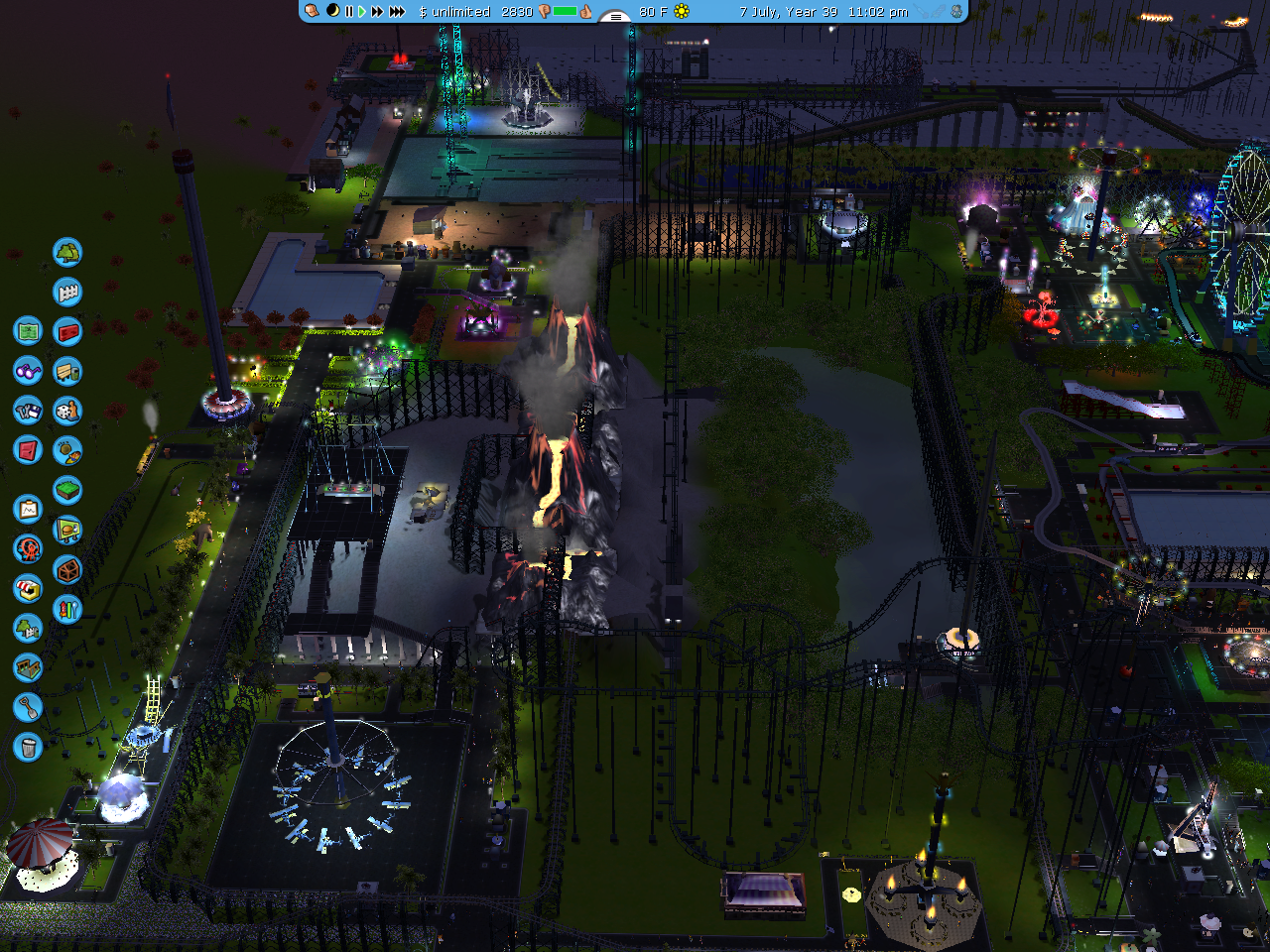The width and height of the screenshot is (1270, 952).
Task: Open the bench and bin path extras
Action: [x=67, y=371]
